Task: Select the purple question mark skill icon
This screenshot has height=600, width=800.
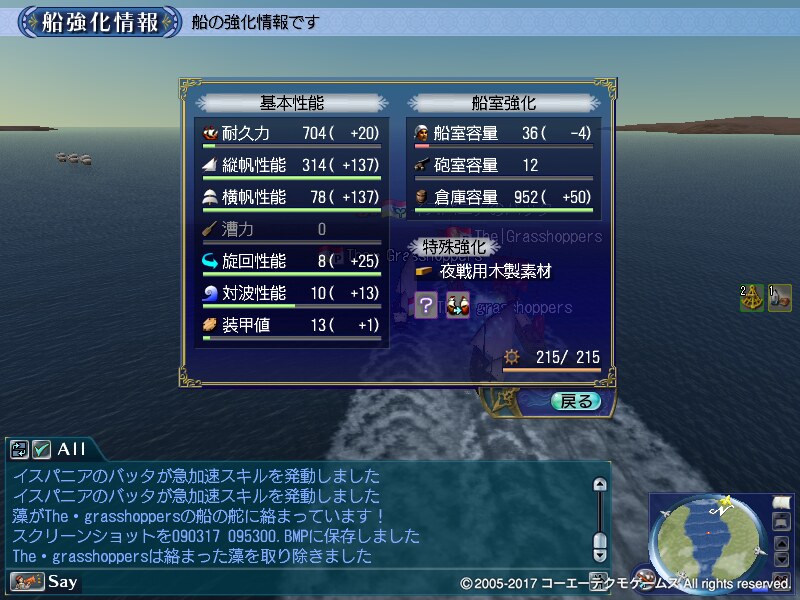Action: point(426,305)
